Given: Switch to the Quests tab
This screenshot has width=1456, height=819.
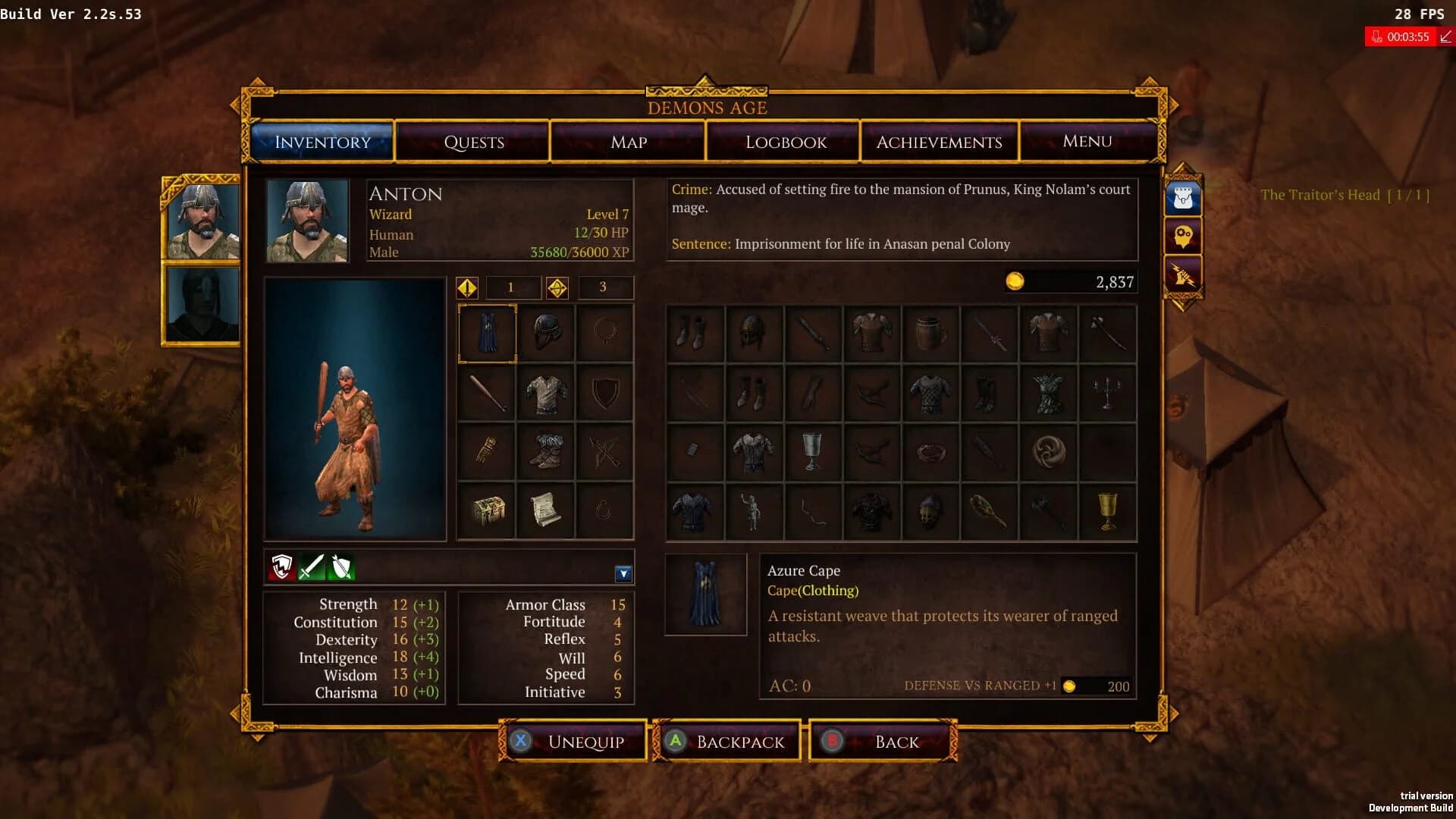Looking at the screenshot, I should pos(472,142).
